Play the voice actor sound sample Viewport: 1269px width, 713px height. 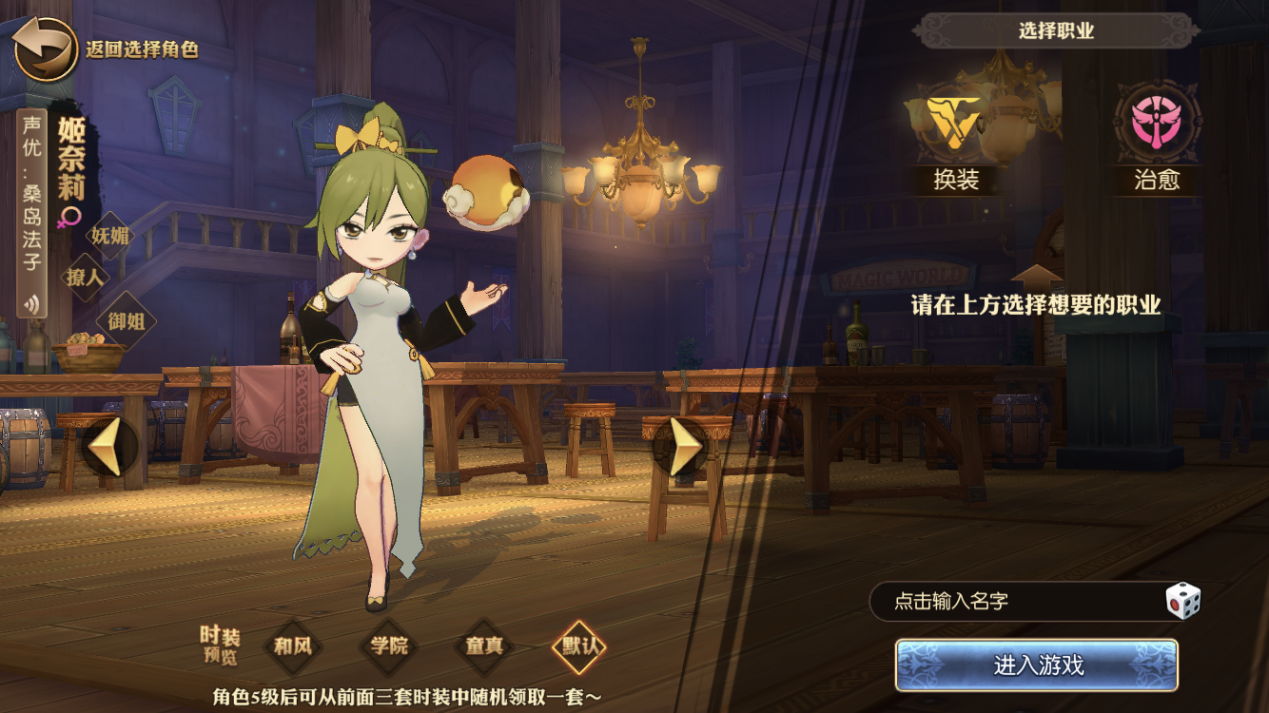pyautogui.click(x=34, y=304)
